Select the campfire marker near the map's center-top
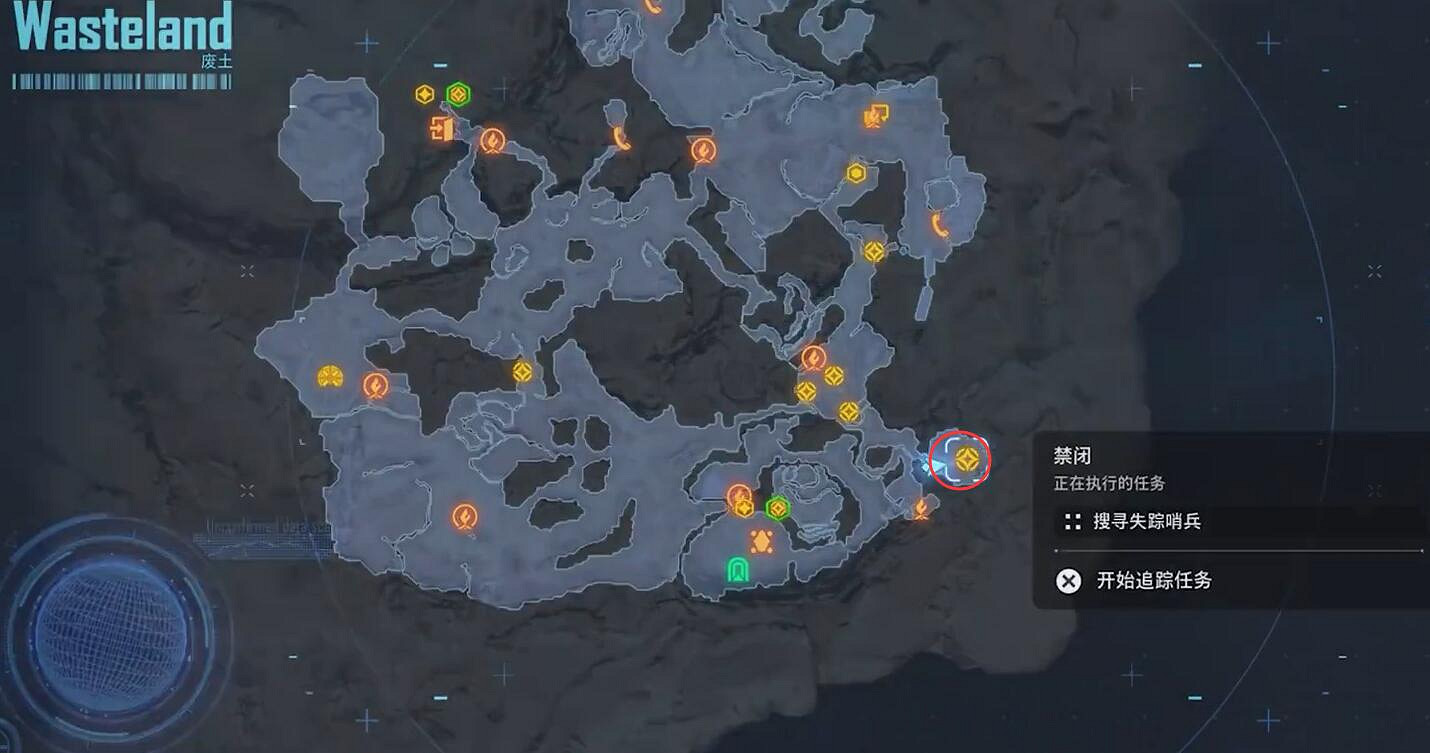Viewport: 1430px width, 753px height. (x=703, y=150)
